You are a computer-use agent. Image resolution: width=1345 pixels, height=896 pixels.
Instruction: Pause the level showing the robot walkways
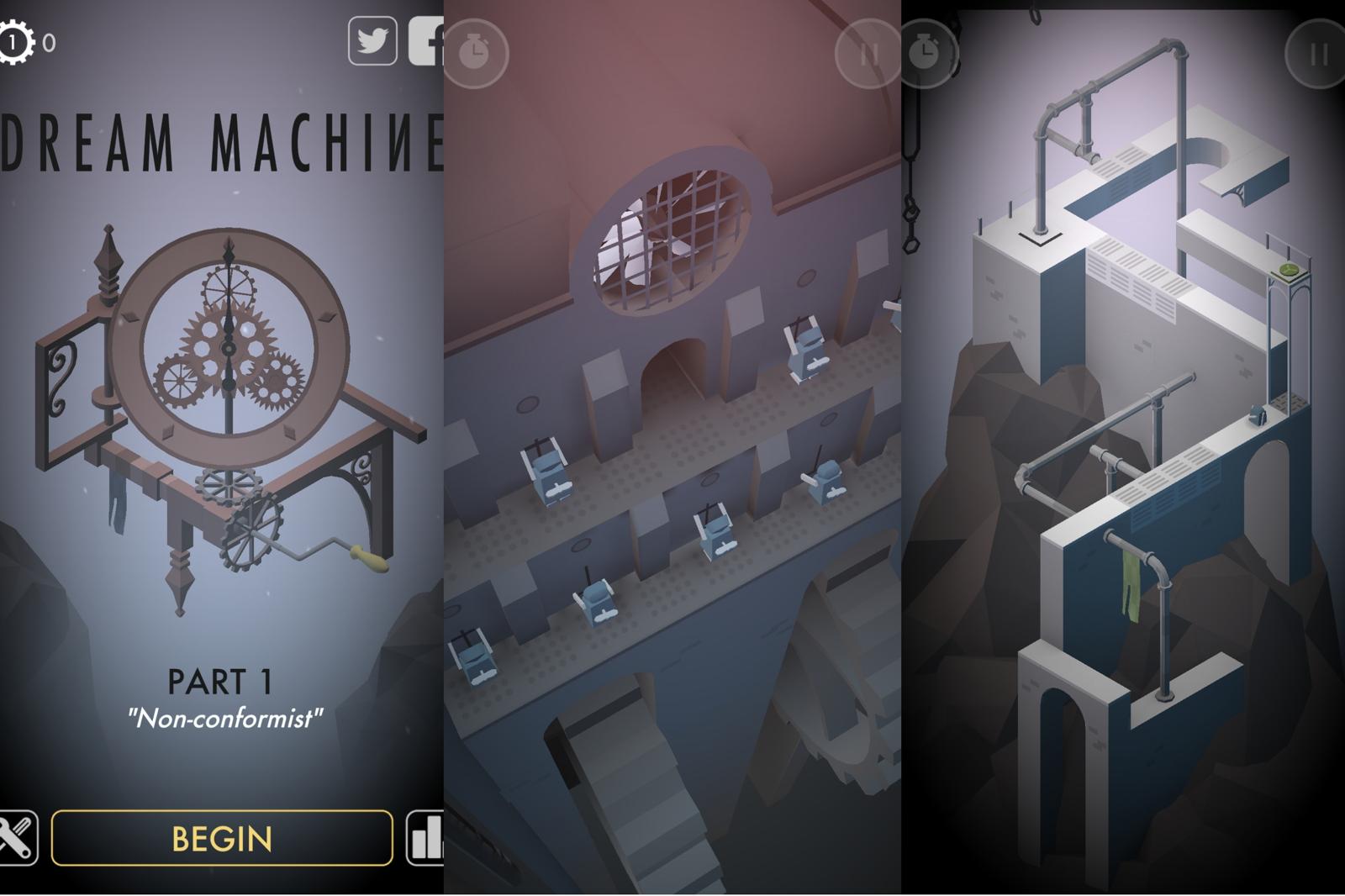coord(868,54)
